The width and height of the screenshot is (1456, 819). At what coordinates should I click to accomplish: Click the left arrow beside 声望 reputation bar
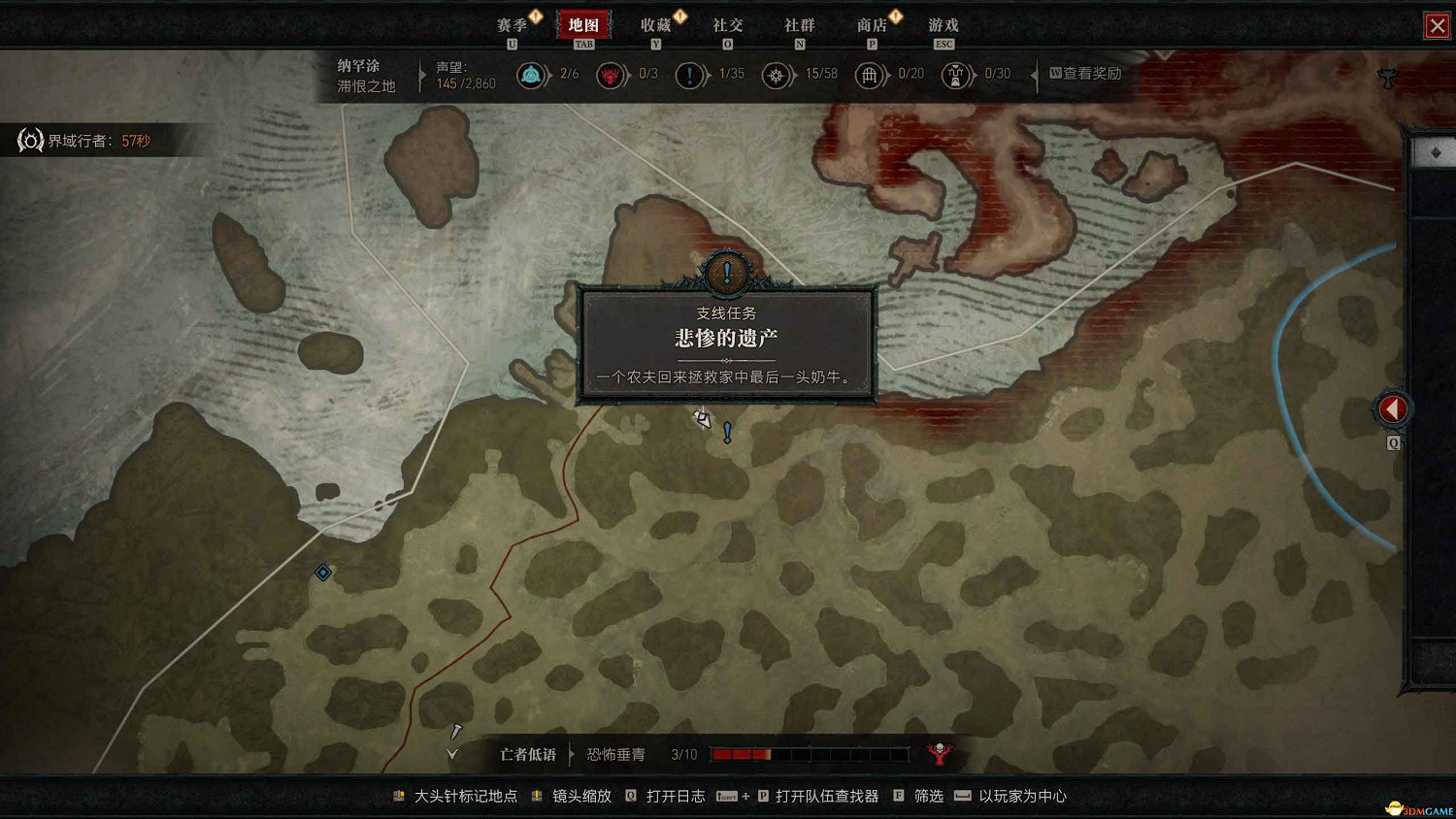click(421, 76)
